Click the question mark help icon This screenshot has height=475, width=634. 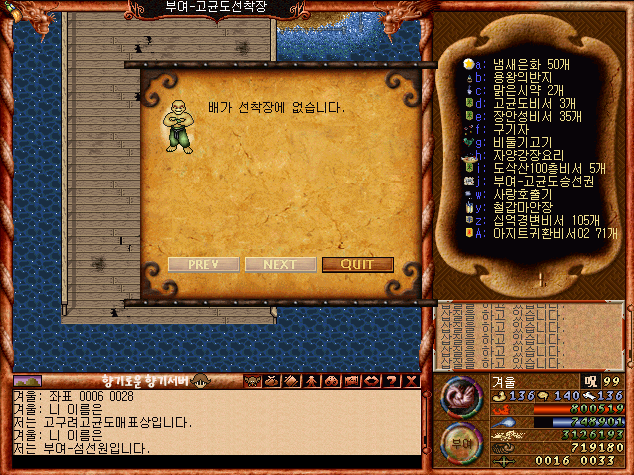pos(393,381)
